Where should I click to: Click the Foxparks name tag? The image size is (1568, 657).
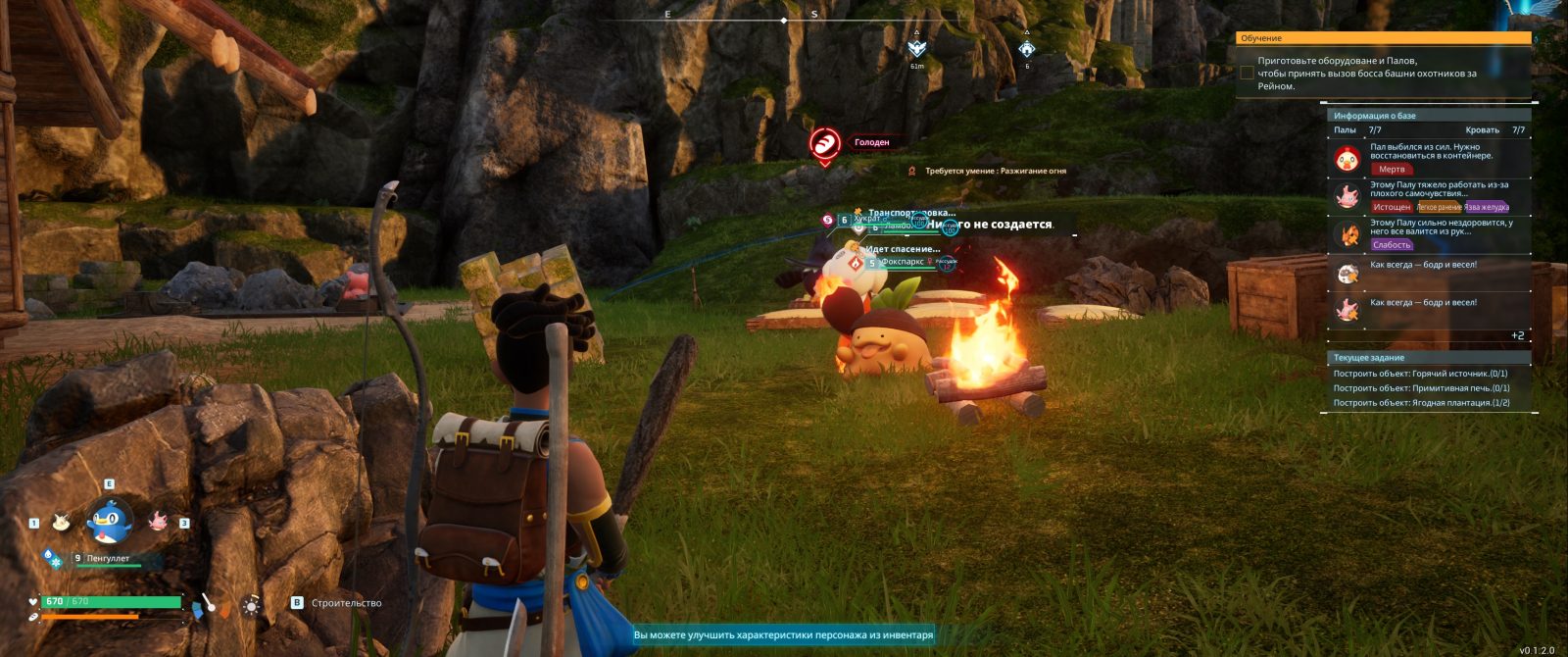[902, 263]
